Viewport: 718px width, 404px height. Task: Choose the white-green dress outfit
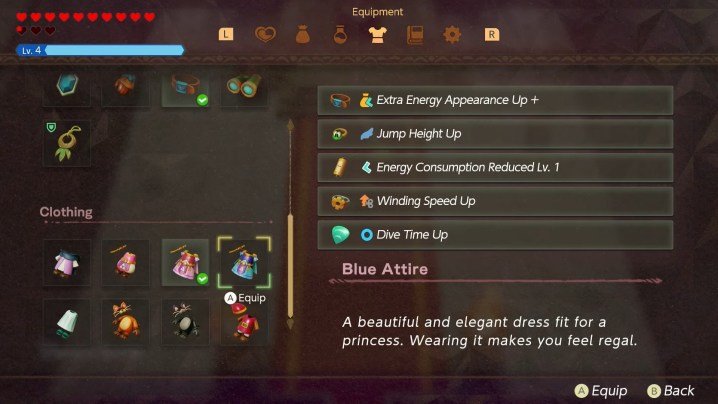coord(67,322)
